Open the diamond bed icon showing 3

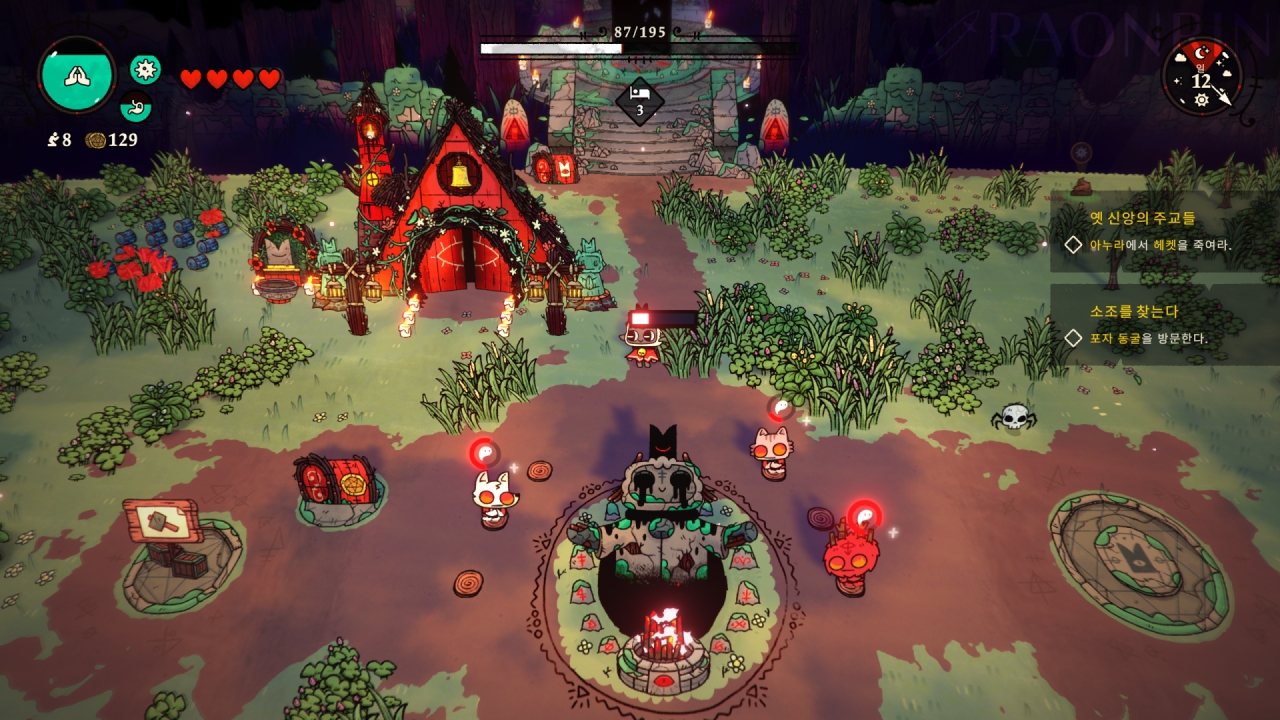pyautogui.click(x=639, y=101)
